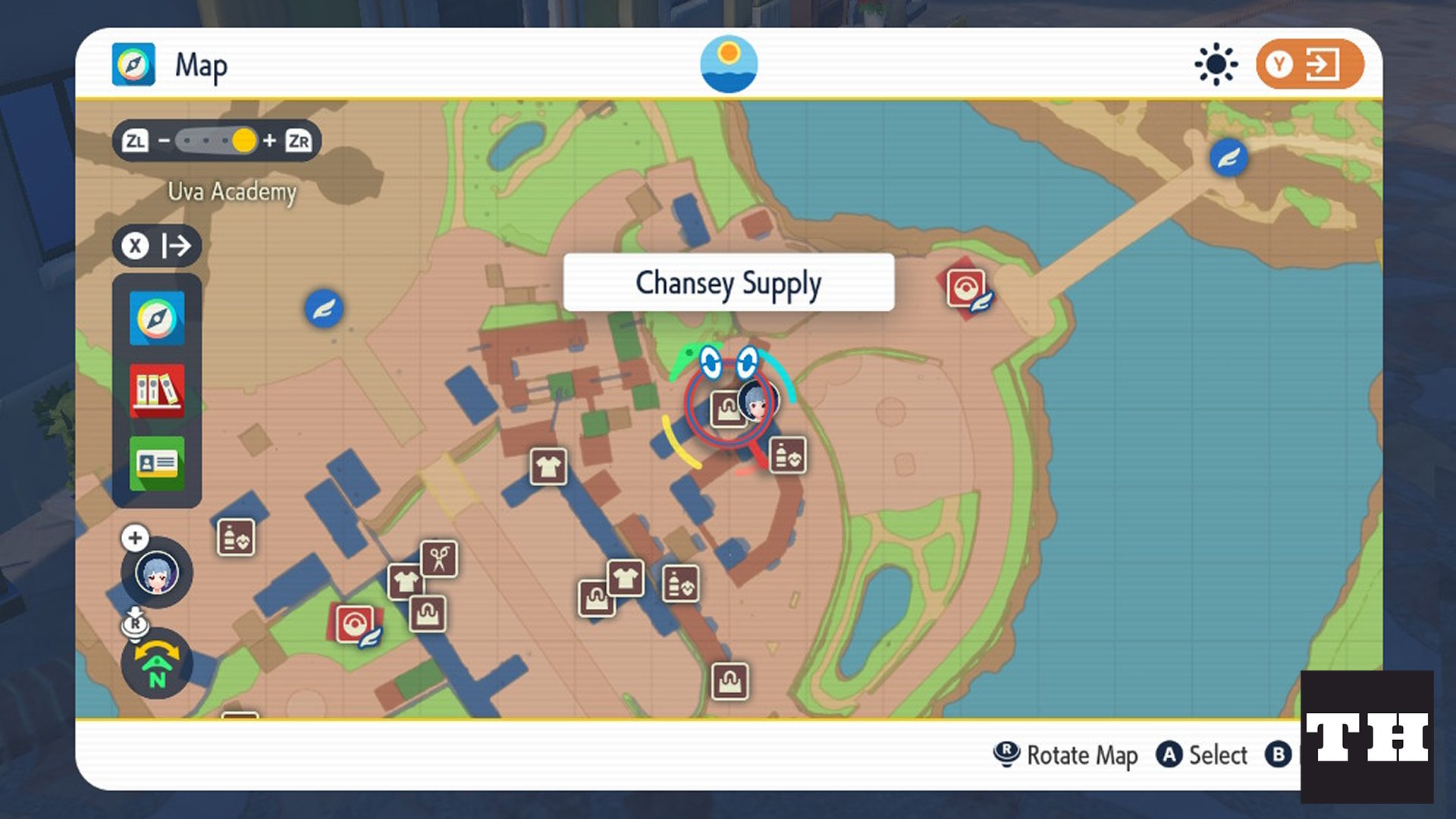Image resolution: width=1456 pixels, height=819 pixels.
Task: Select the item shop marker beside Chansey Supply
Action: pyautogui.click(x=788, y=456)
